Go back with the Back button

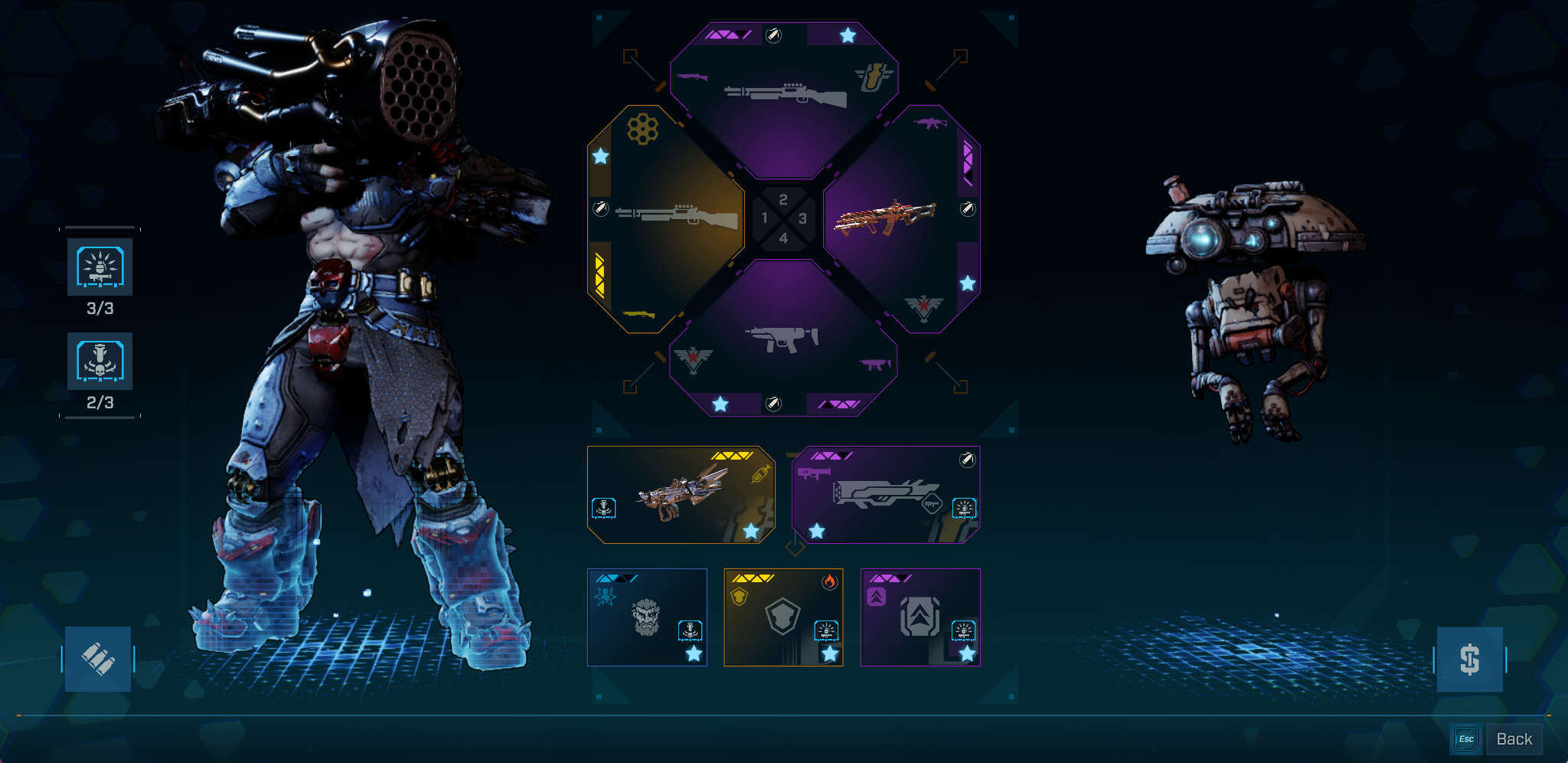[x=1514, y=739]
